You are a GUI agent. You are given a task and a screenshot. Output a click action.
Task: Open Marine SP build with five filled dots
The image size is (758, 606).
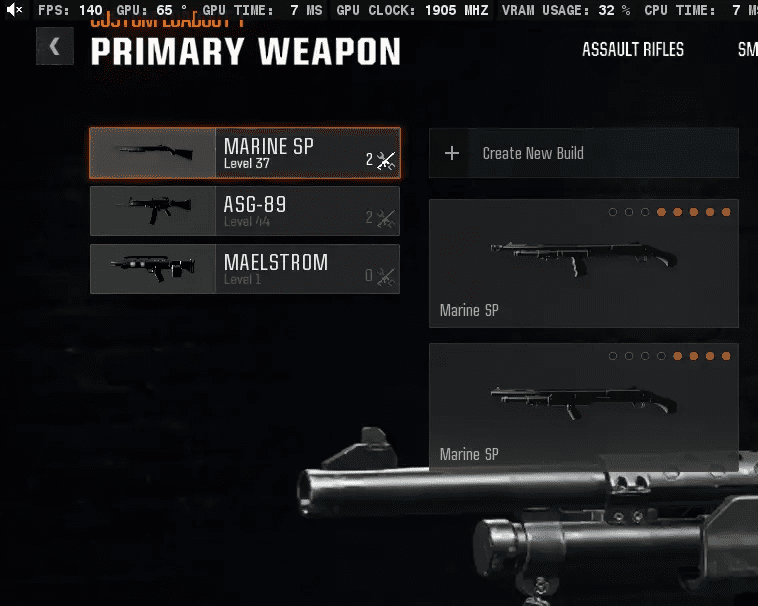click(583, 263)
